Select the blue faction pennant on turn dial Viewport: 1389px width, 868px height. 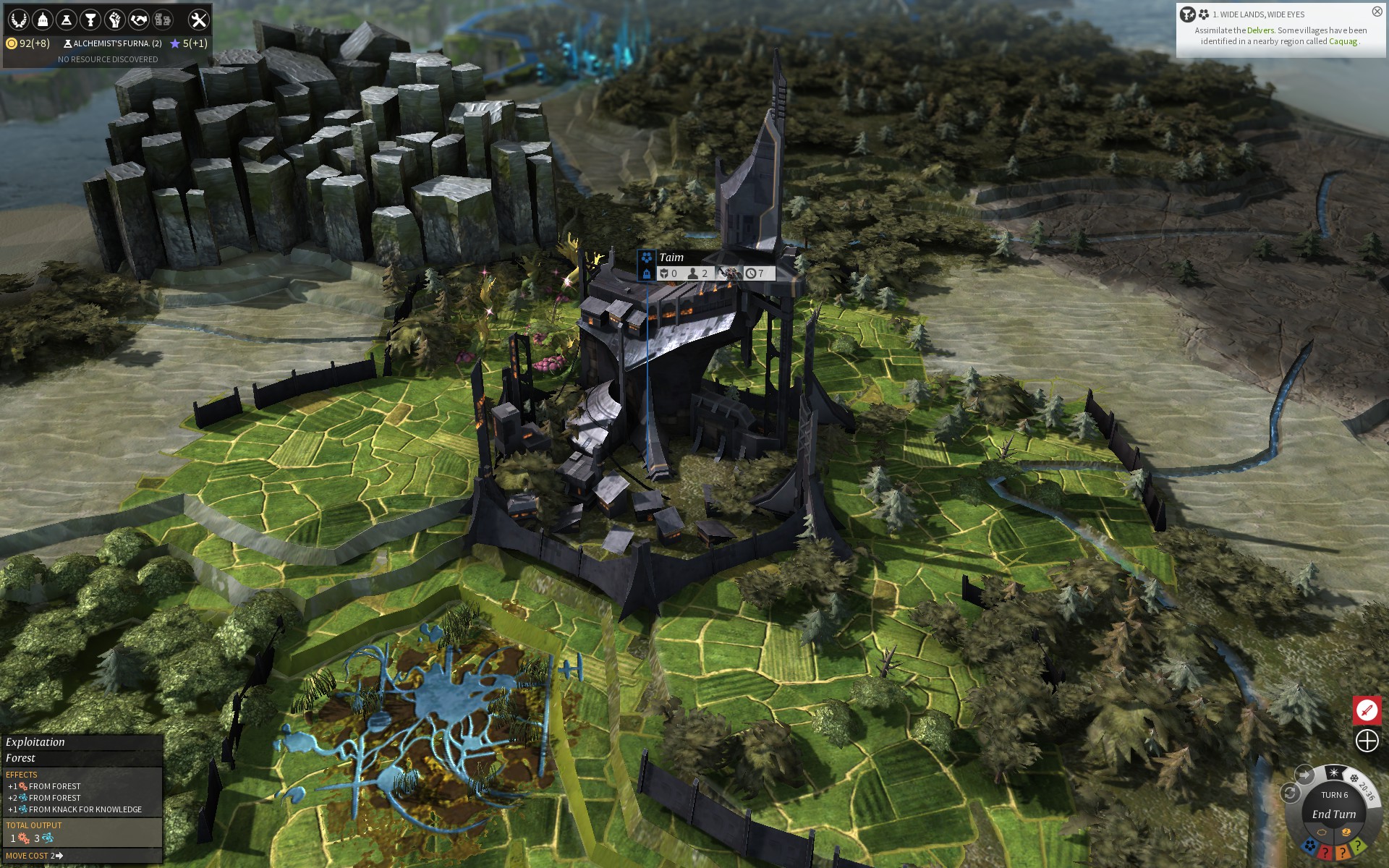1309,846
